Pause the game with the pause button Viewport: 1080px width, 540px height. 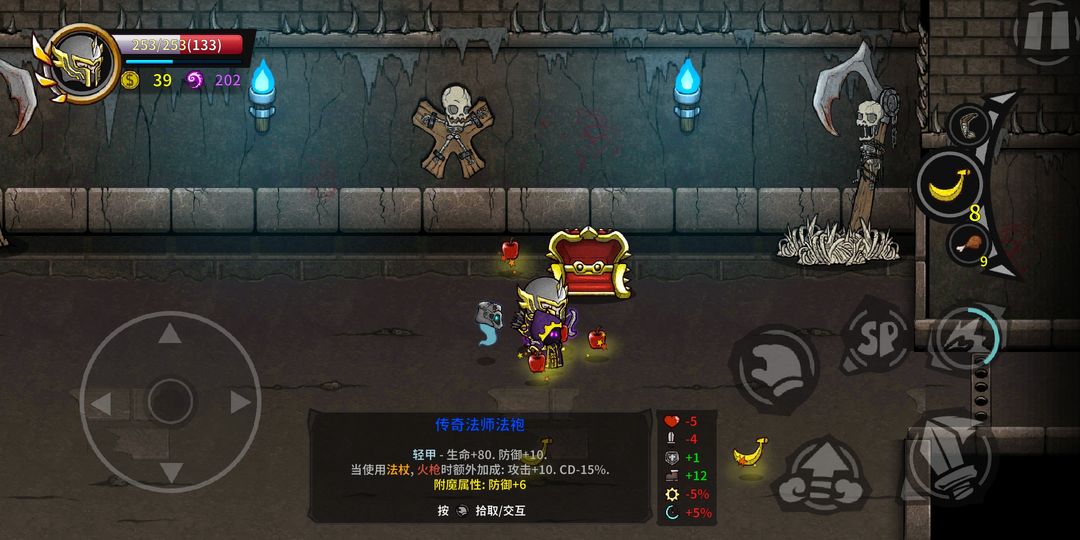coord(1046,30)
